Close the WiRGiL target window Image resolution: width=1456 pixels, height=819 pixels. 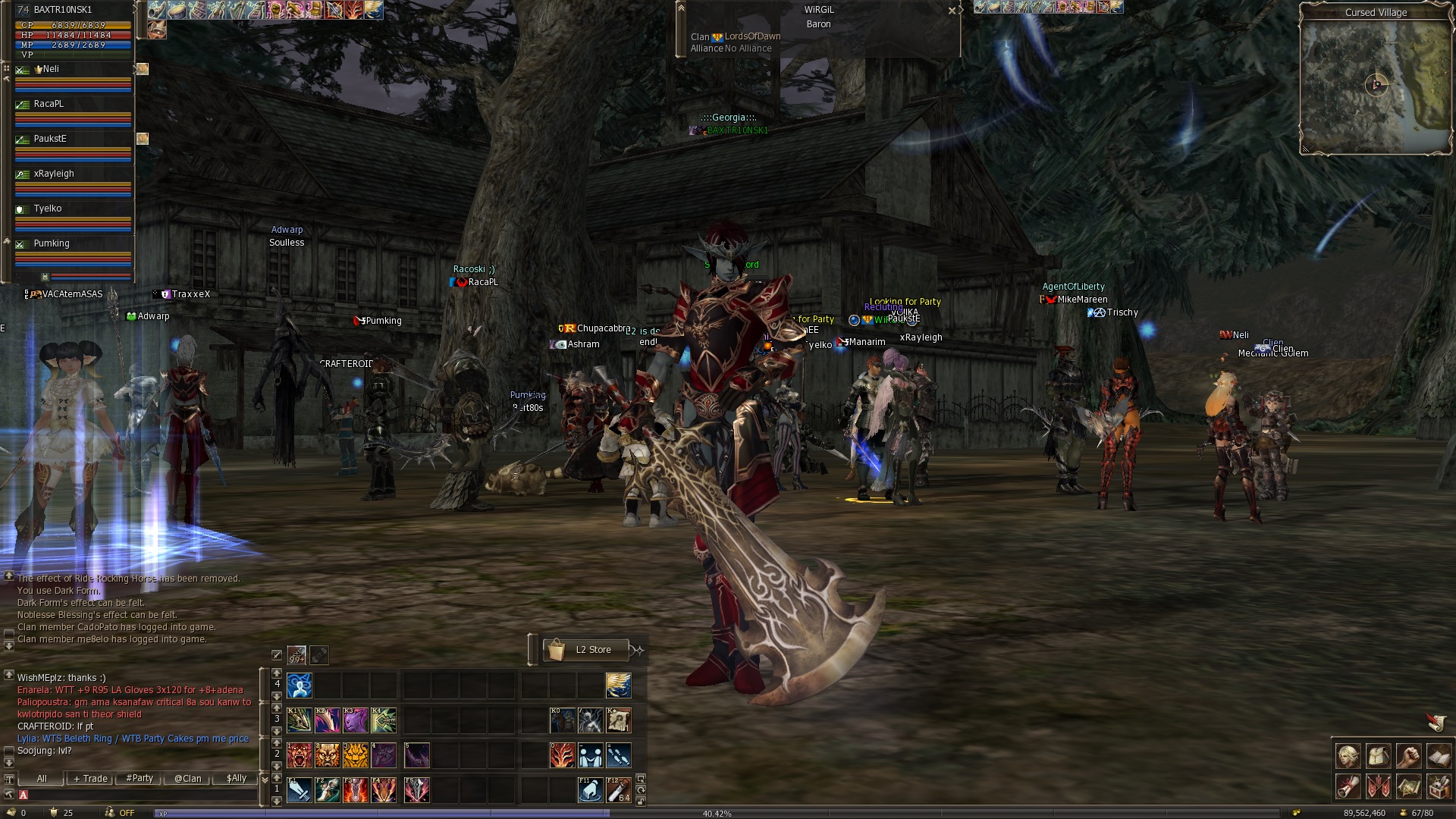(952, 11)
